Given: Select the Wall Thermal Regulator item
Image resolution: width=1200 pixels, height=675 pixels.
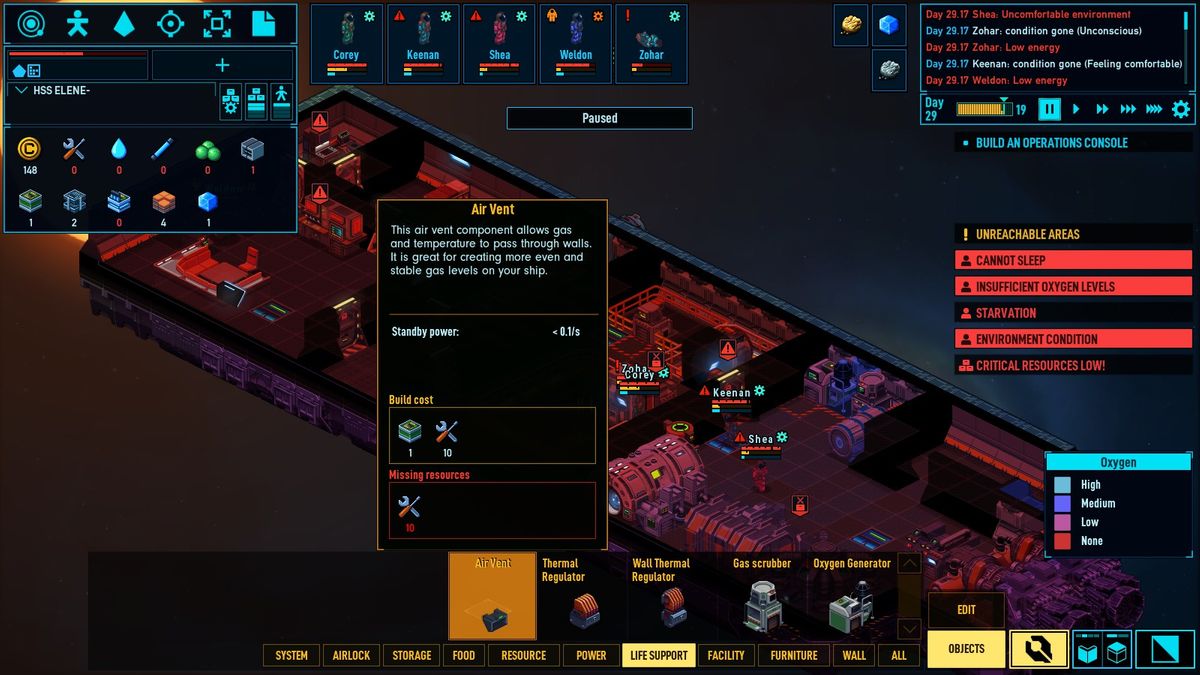Looking at the screenshot, I should 672,596.
